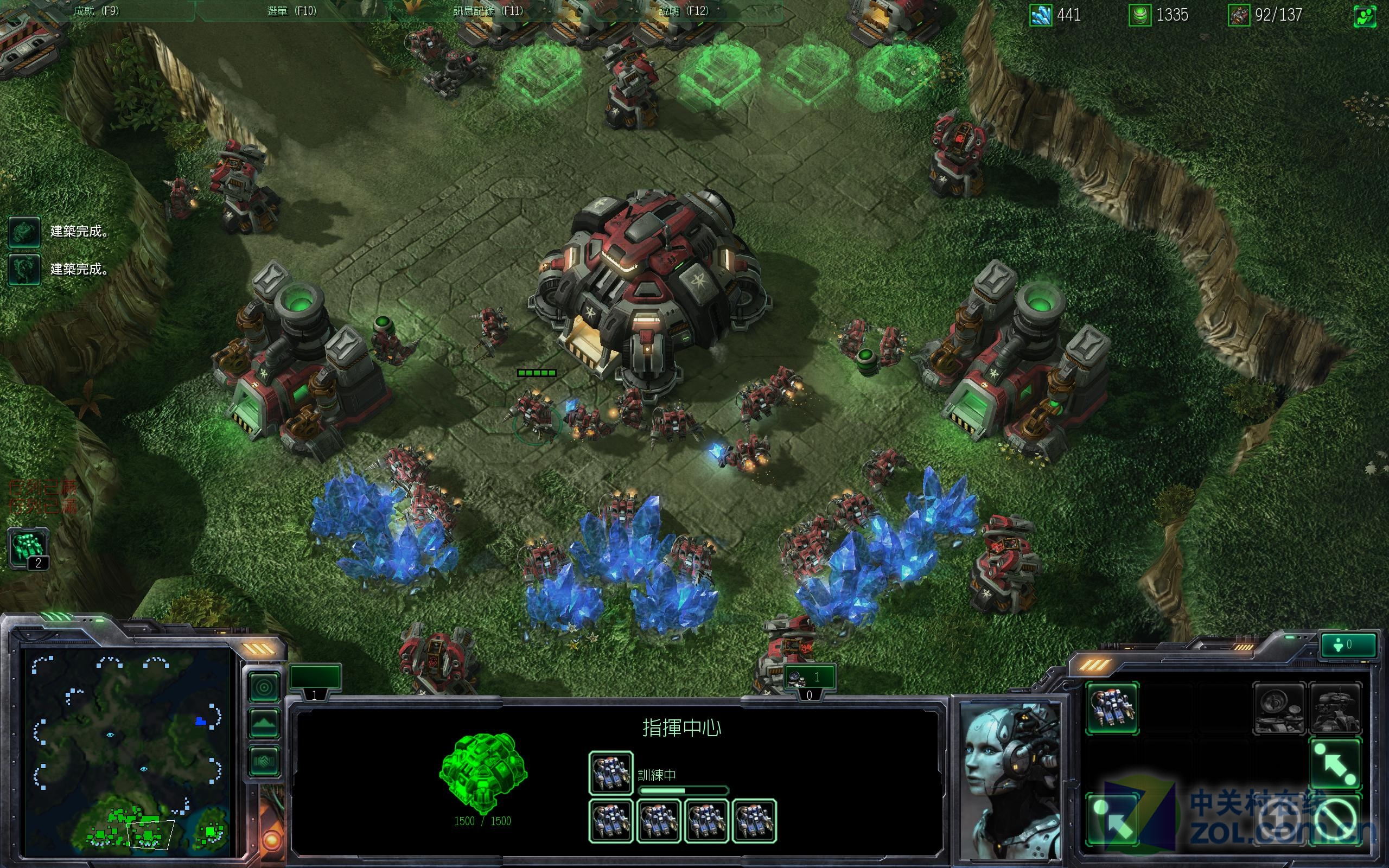This screenshot has width=1389, height=868.
Task: Choose the greyed Orbital Command upgrade
Action: click(x=1279, y=709)
